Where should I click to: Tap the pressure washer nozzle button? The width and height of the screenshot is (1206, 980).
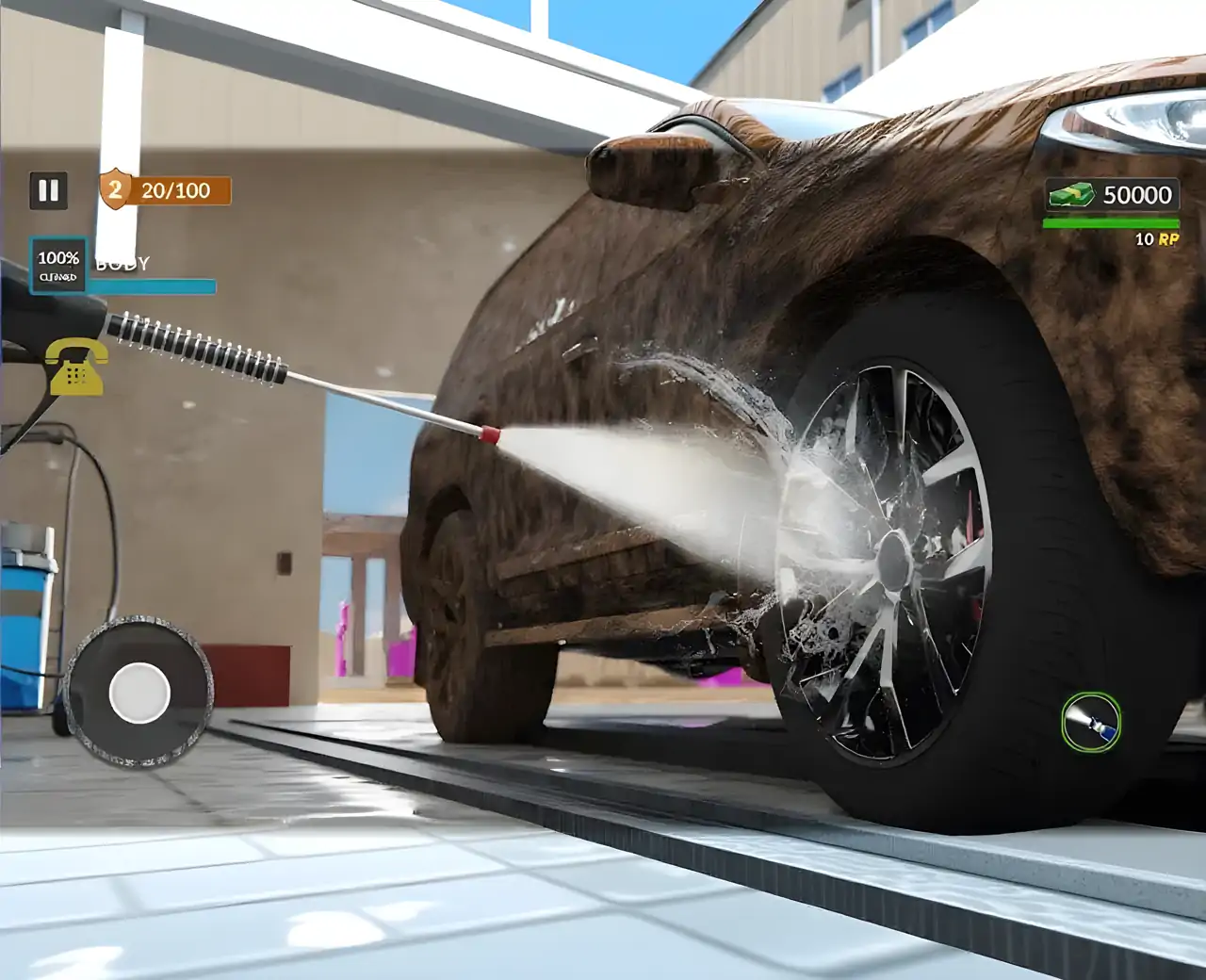point(1091,722)
